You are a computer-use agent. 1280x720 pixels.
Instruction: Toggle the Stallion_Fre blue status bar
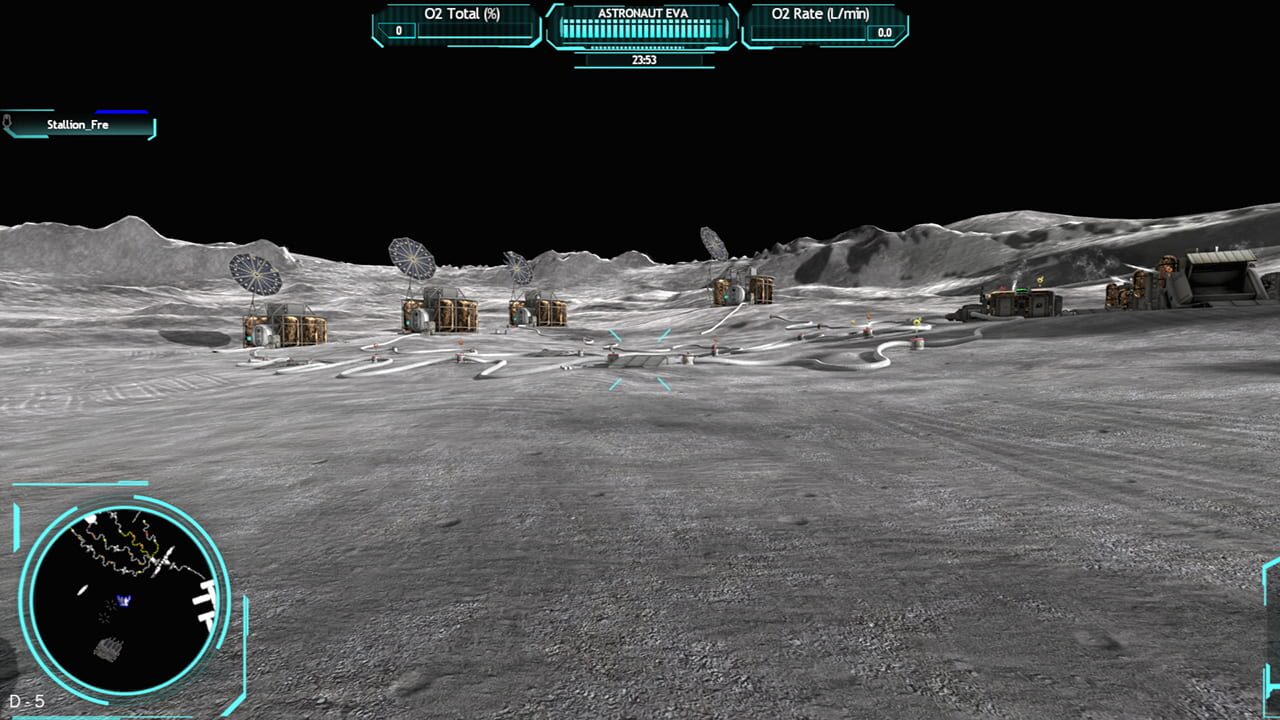(122, 111)
